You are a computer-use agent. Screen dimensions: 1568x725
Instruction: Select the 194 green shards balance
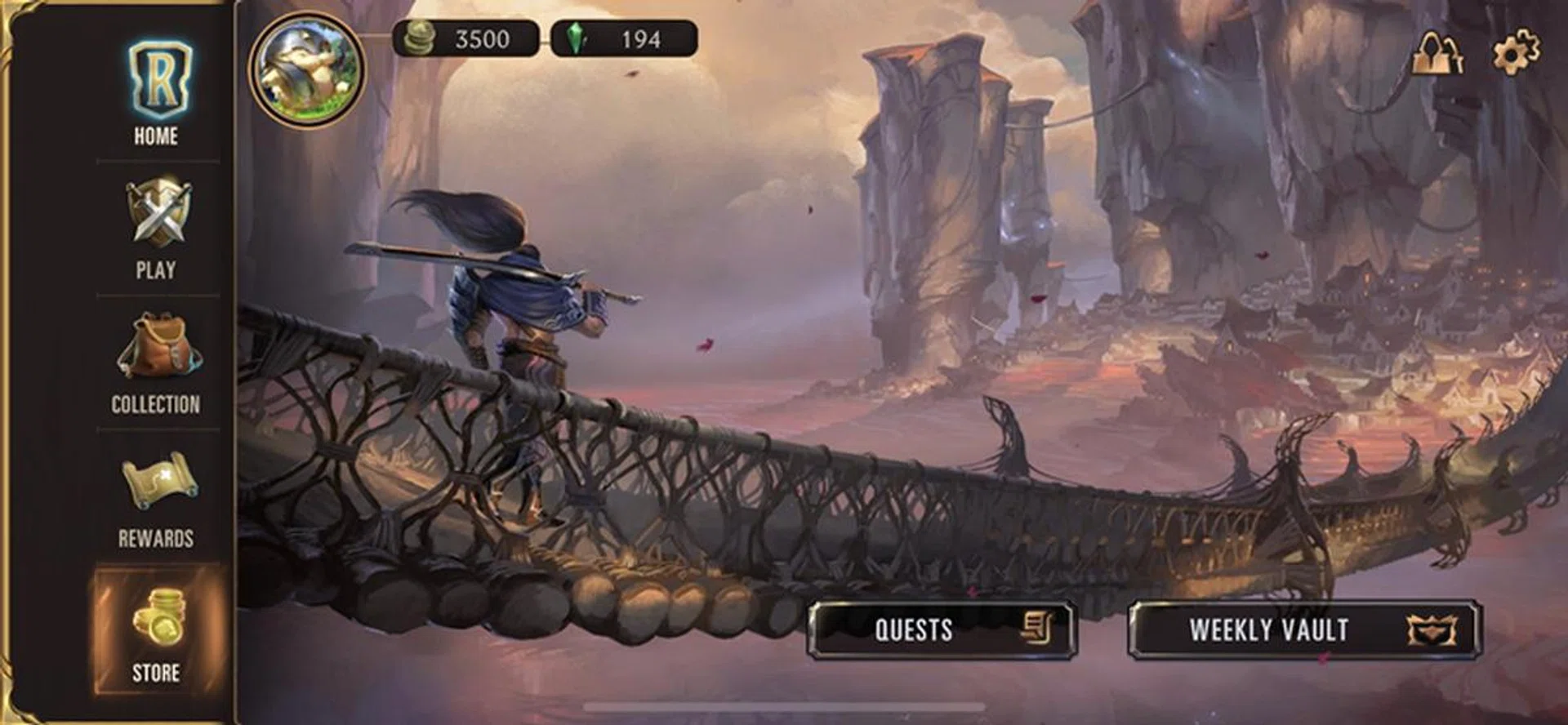click(624, 39)
